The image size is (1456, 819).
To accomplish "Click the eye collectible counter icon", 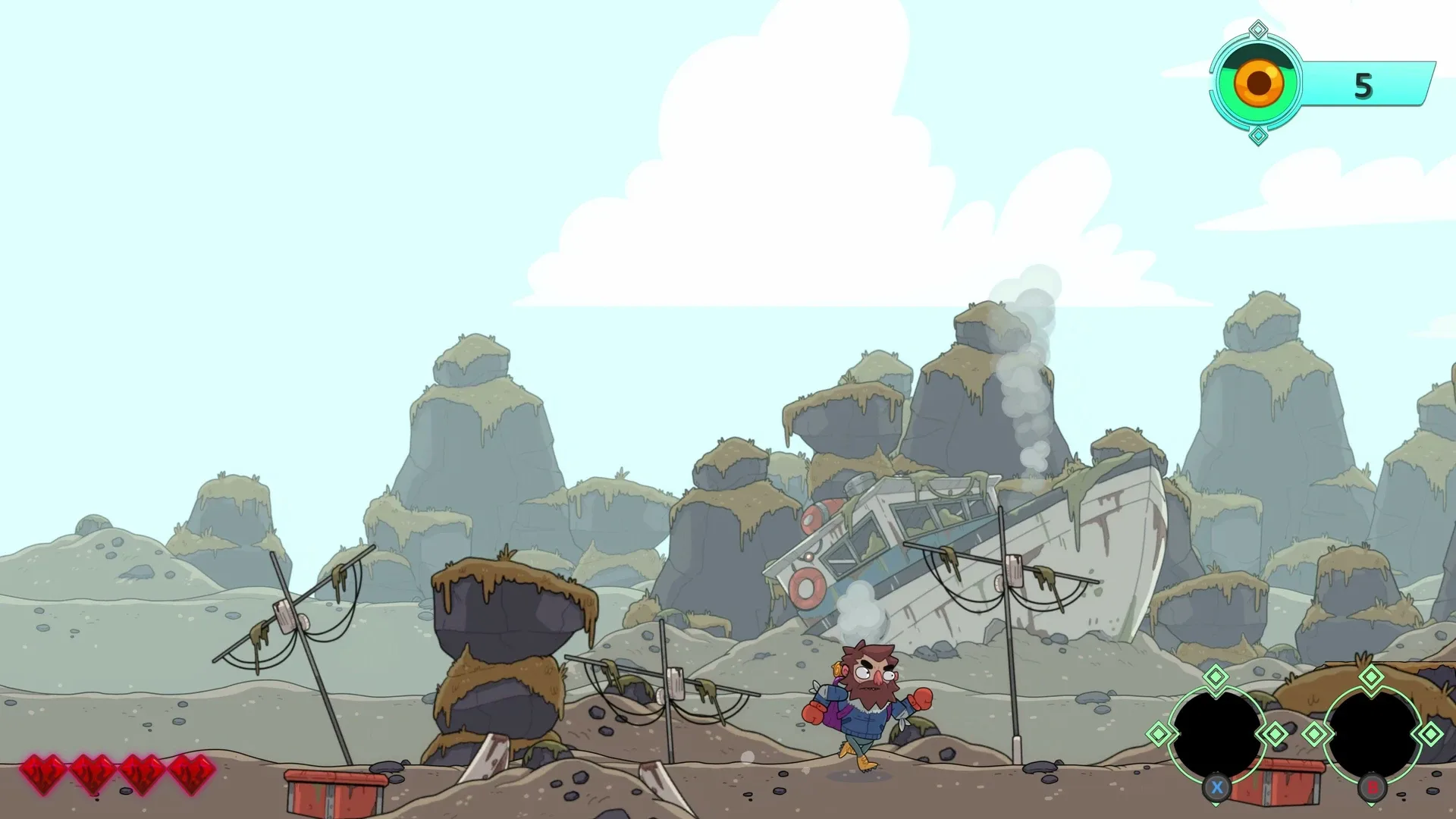I will (1257, 80).
